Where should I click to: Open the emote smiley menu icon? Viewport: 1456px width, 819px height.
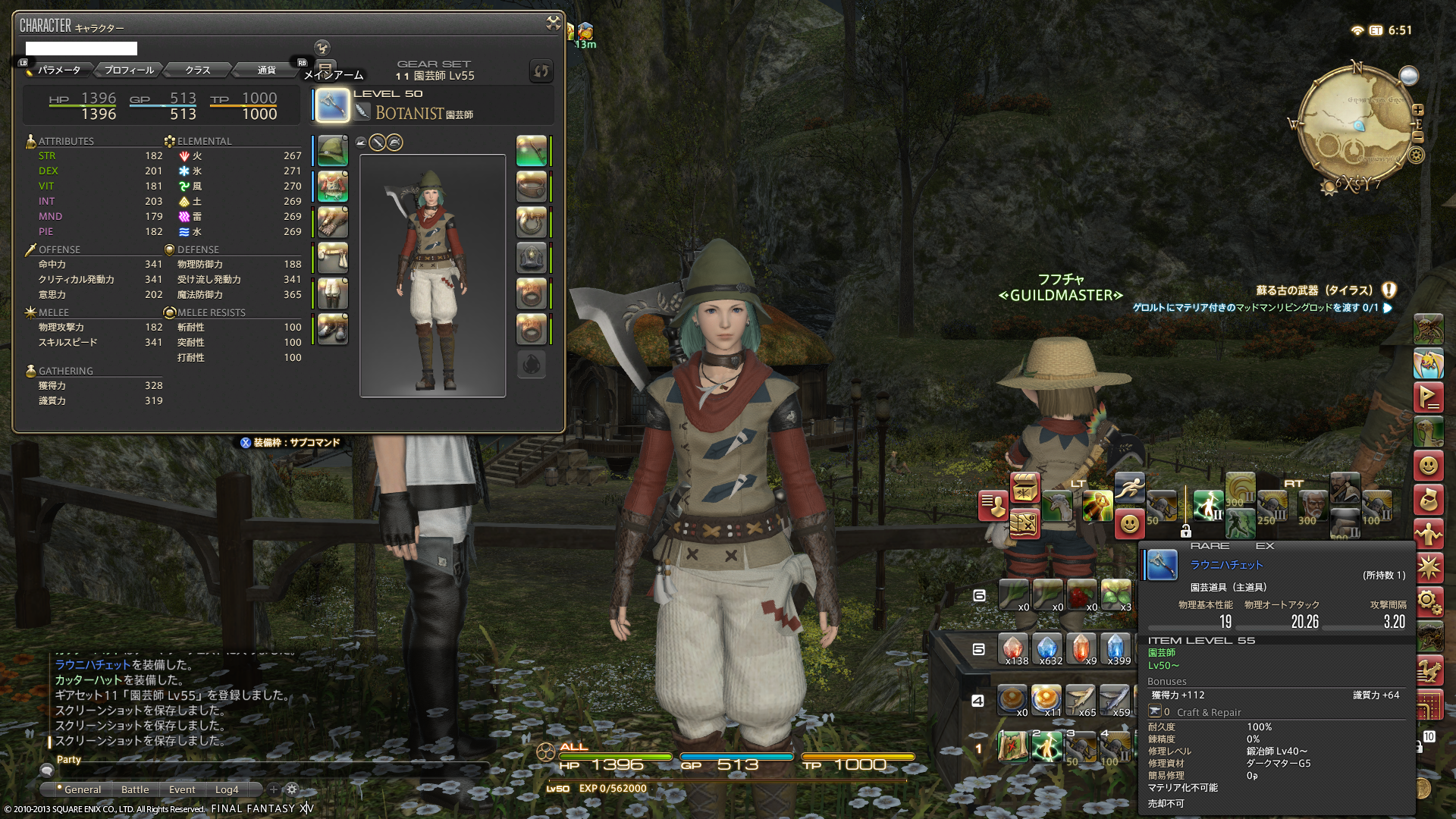pyautogui.click(x=1428, y=465)
